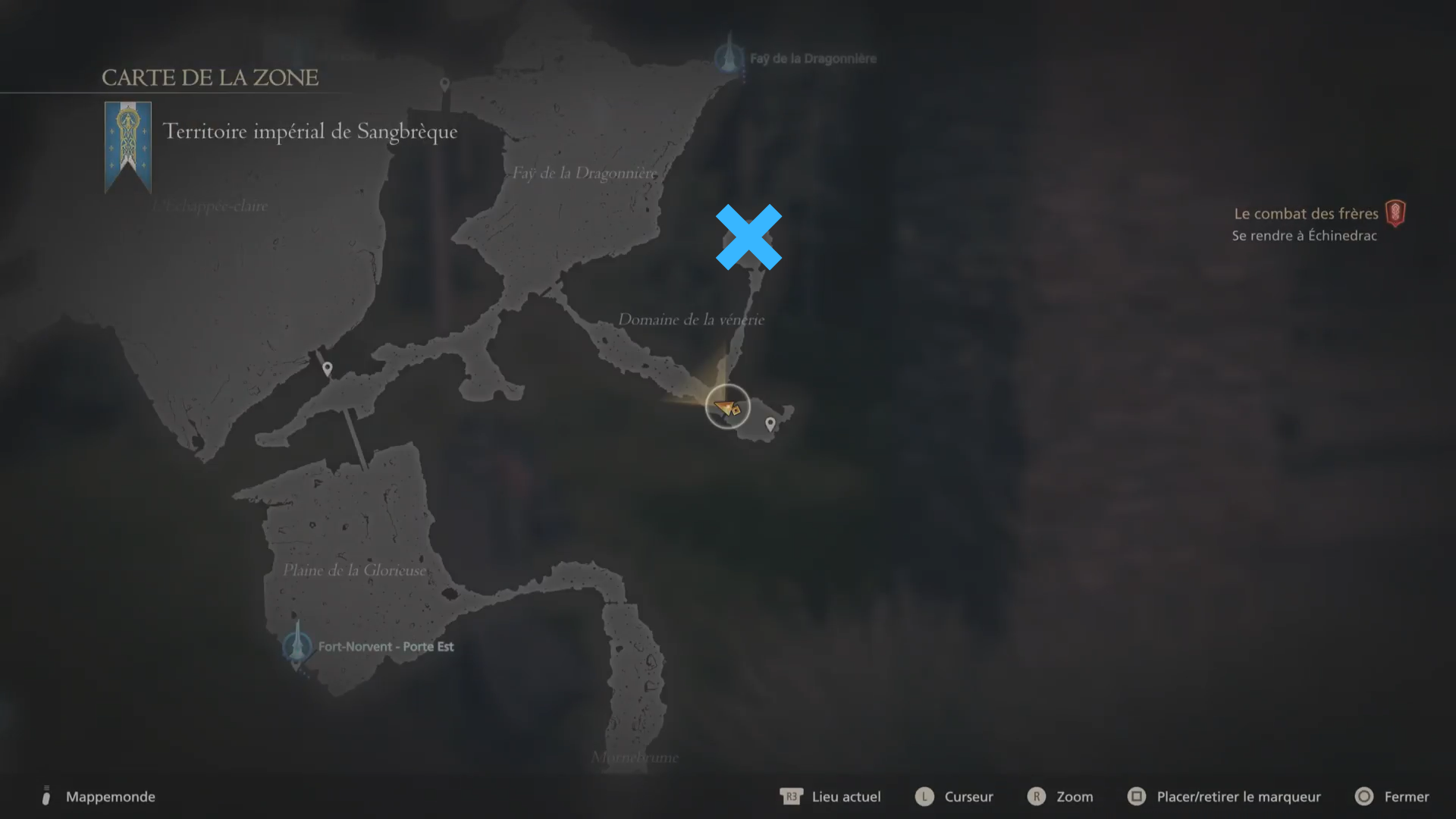Click the player position cursor arrow
1456x819 pixels.
coord(726,407)
